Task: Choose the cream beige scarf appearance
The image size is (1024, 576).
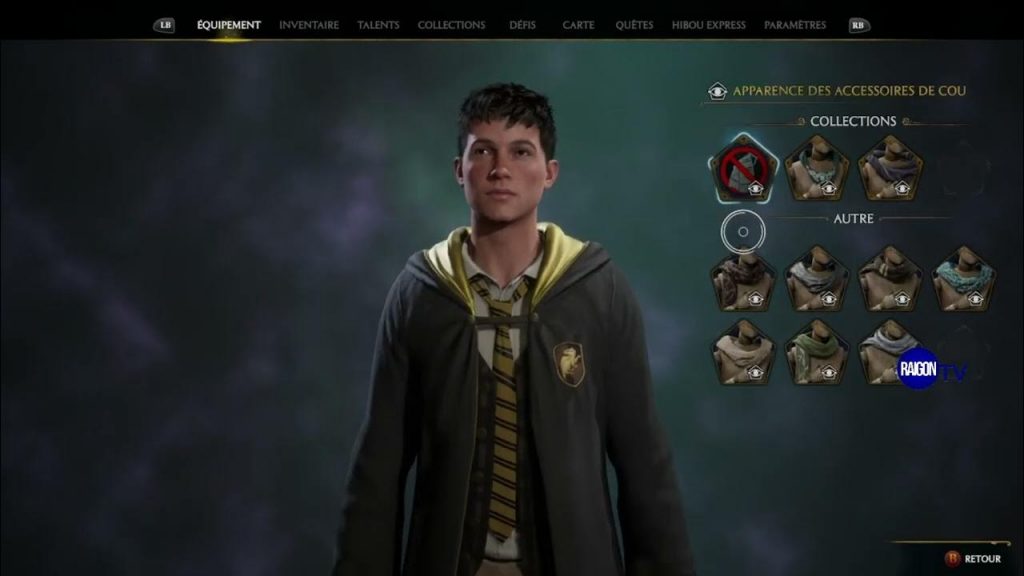Action: (x=743, y=353)
